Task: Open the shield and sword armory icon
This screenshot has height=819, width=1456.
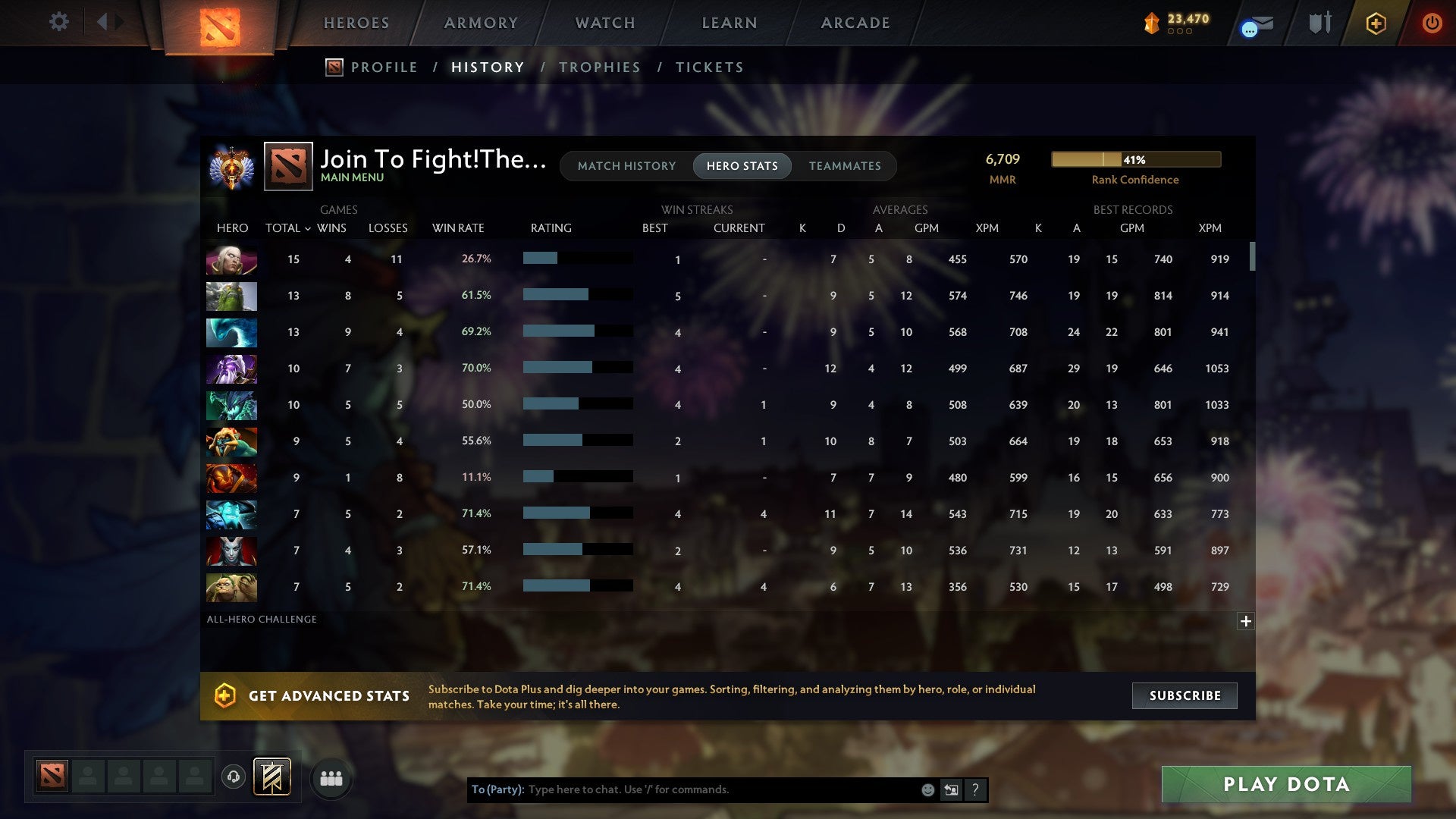Action: (x=1319, y=24)
